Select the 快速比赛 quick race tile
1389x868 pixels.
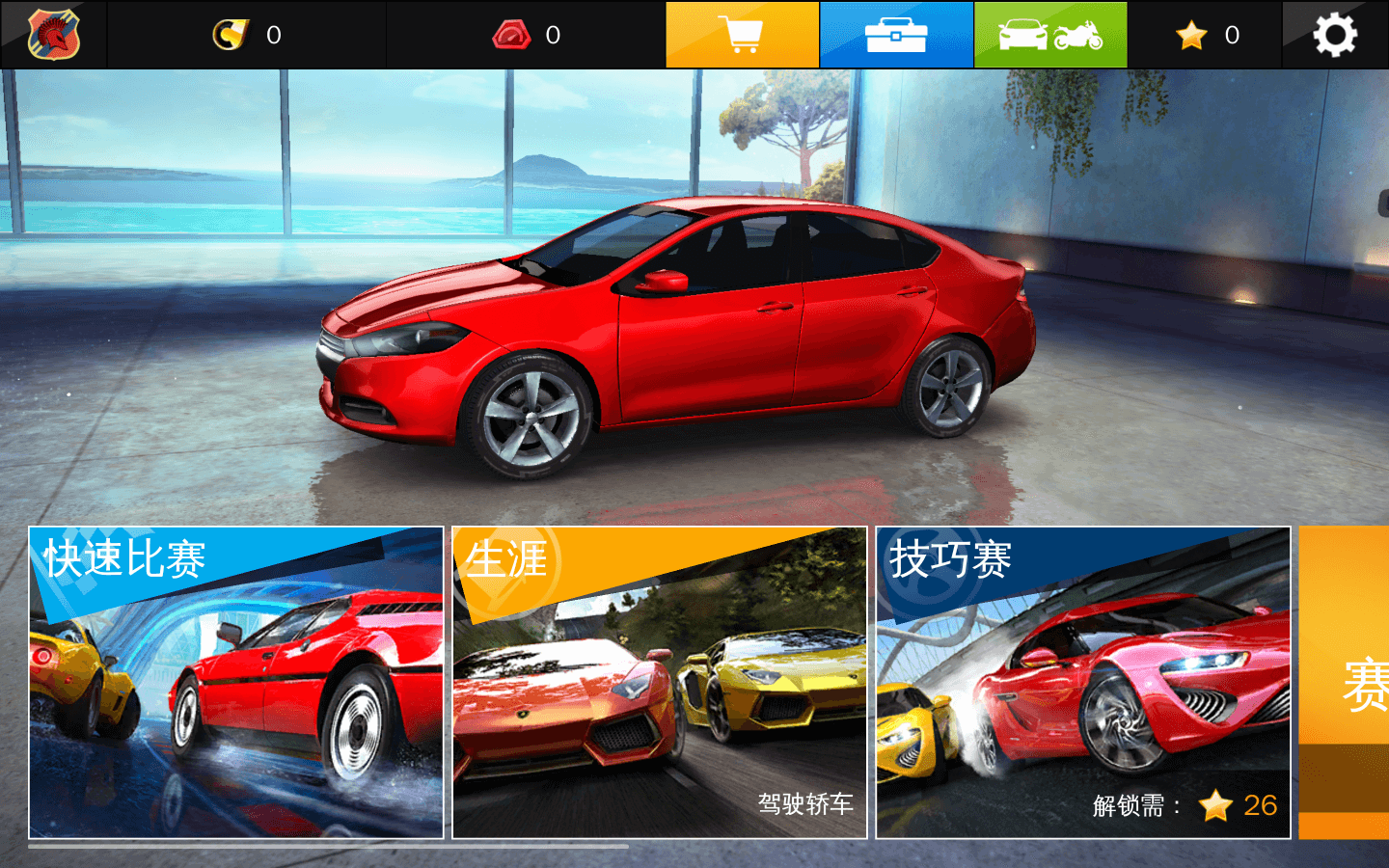236,682
